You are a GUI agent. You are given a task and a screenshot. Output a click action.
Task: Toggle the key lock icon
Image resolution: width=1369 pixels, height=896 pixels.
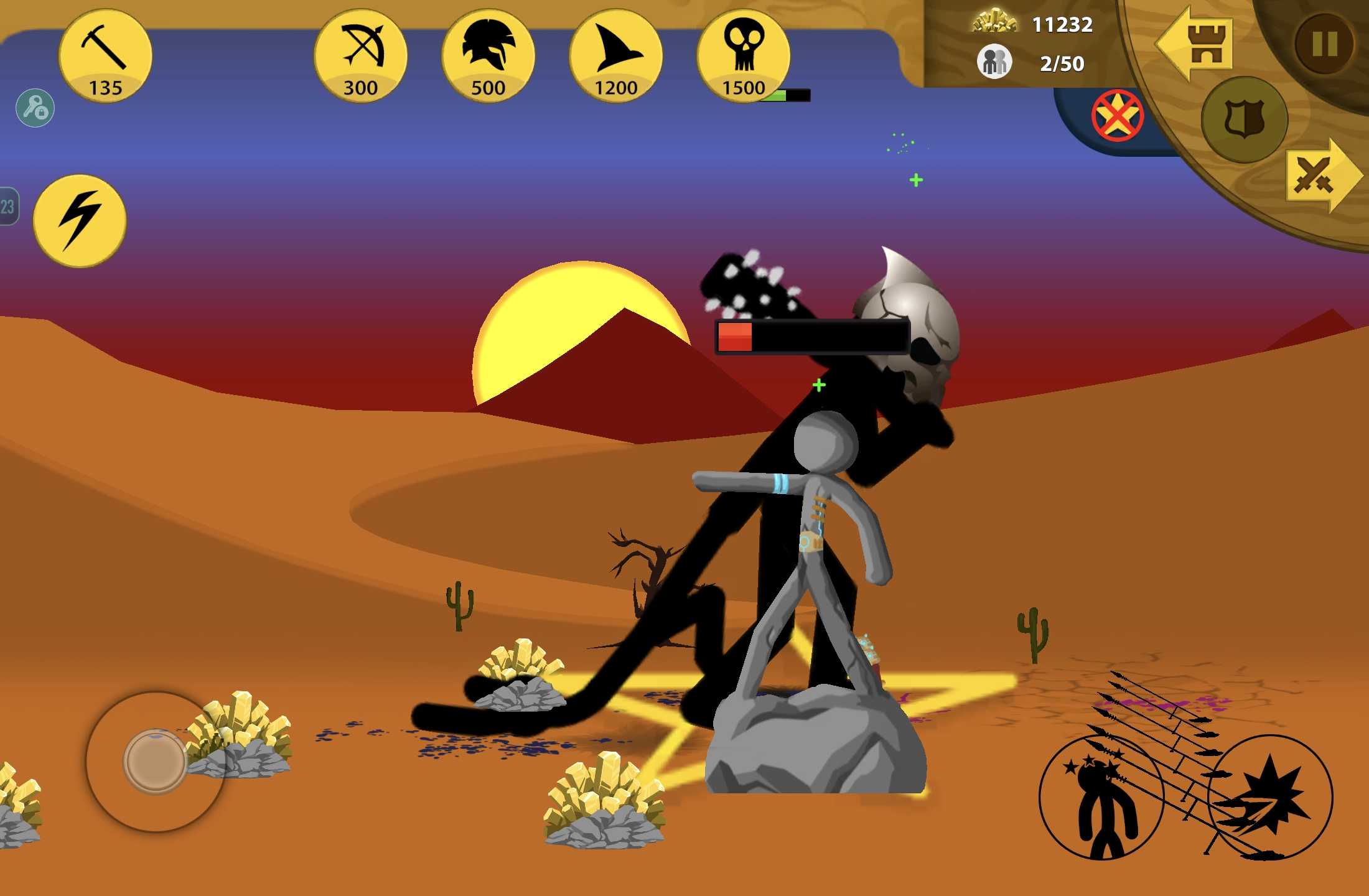click(35, 108)
